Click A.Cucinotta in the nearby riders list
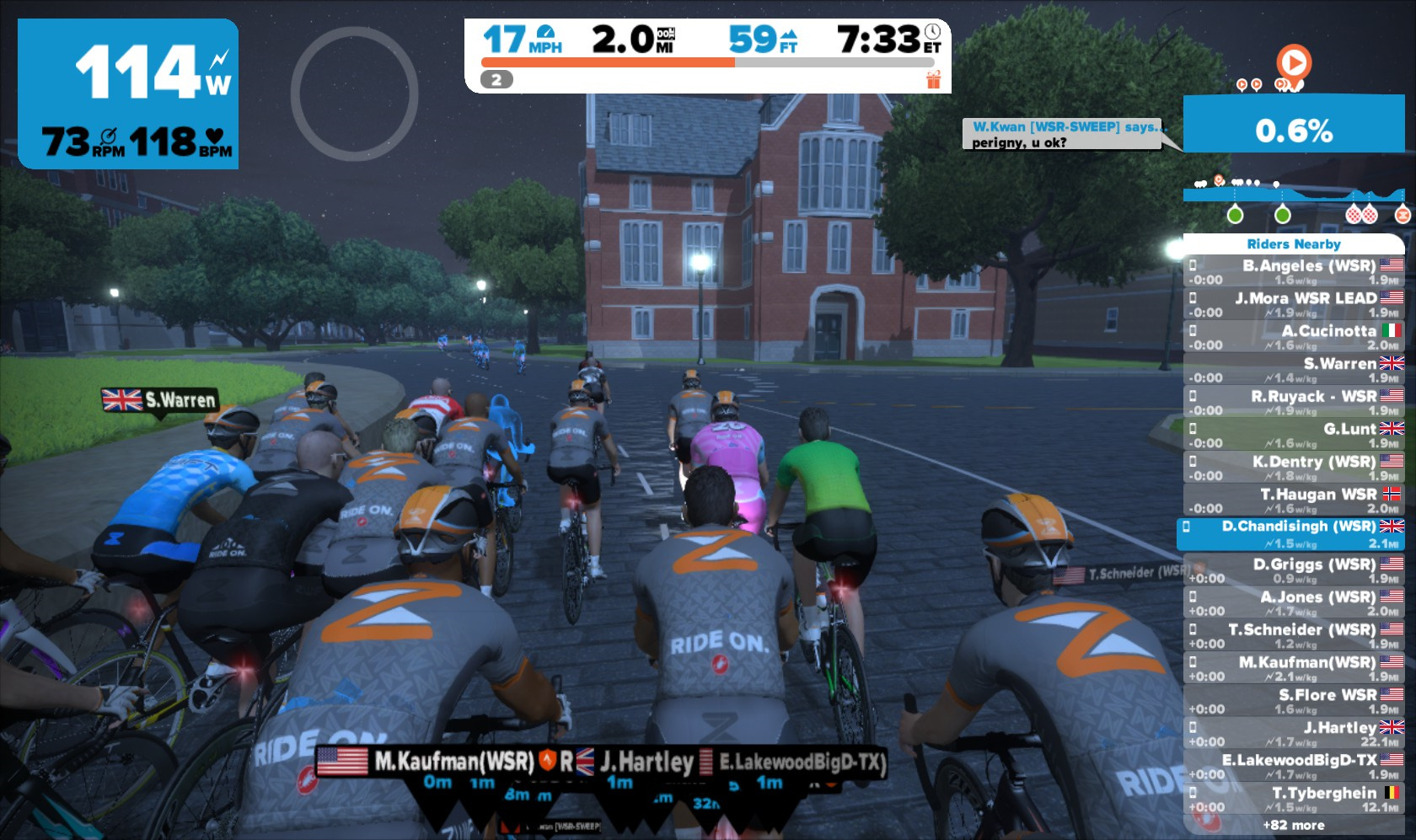 tap(1294, 337)
